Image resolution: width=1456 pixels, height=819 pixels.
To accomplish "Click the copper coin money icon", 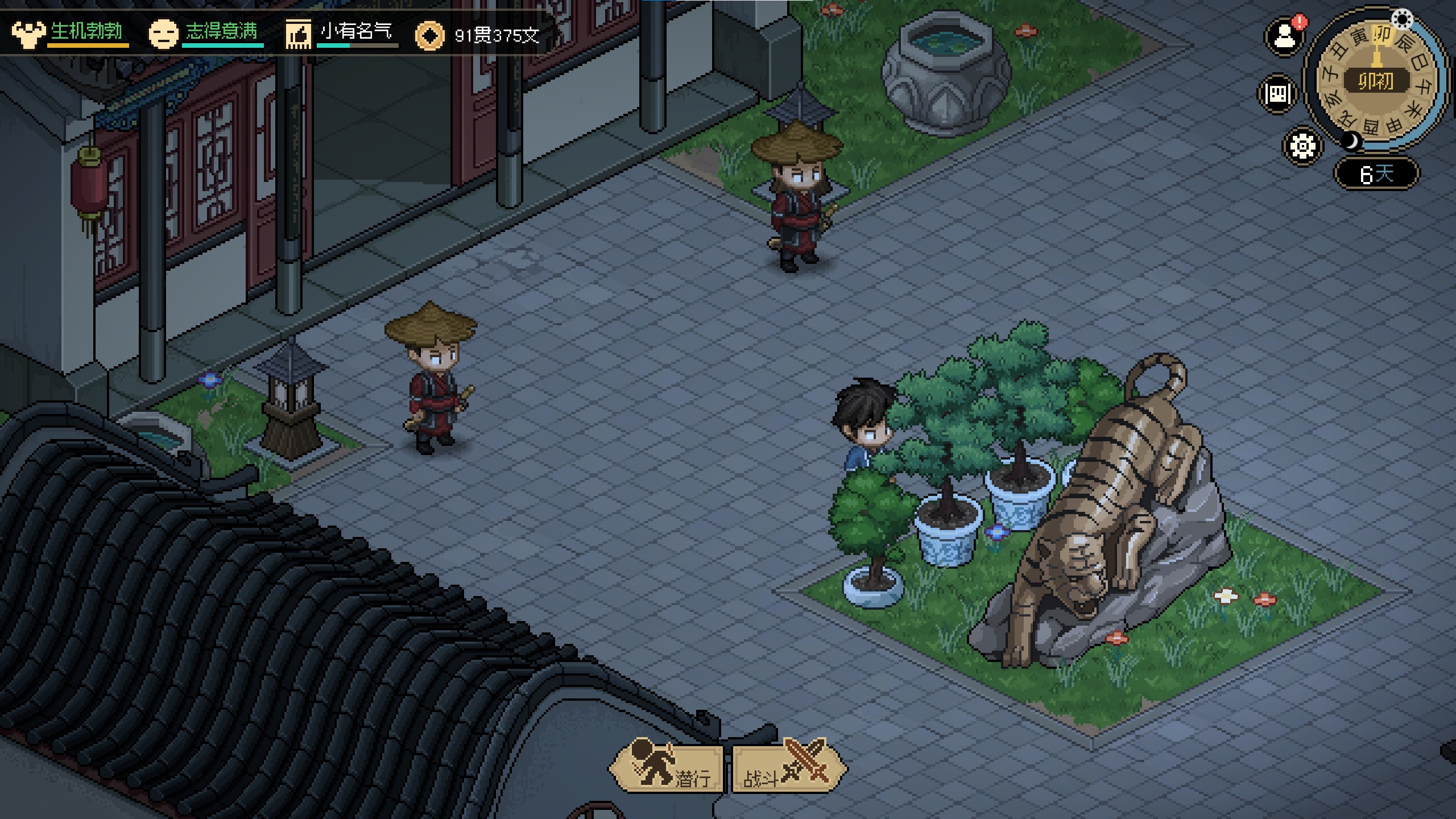I will pyautogui.click(x=430, y=36).
